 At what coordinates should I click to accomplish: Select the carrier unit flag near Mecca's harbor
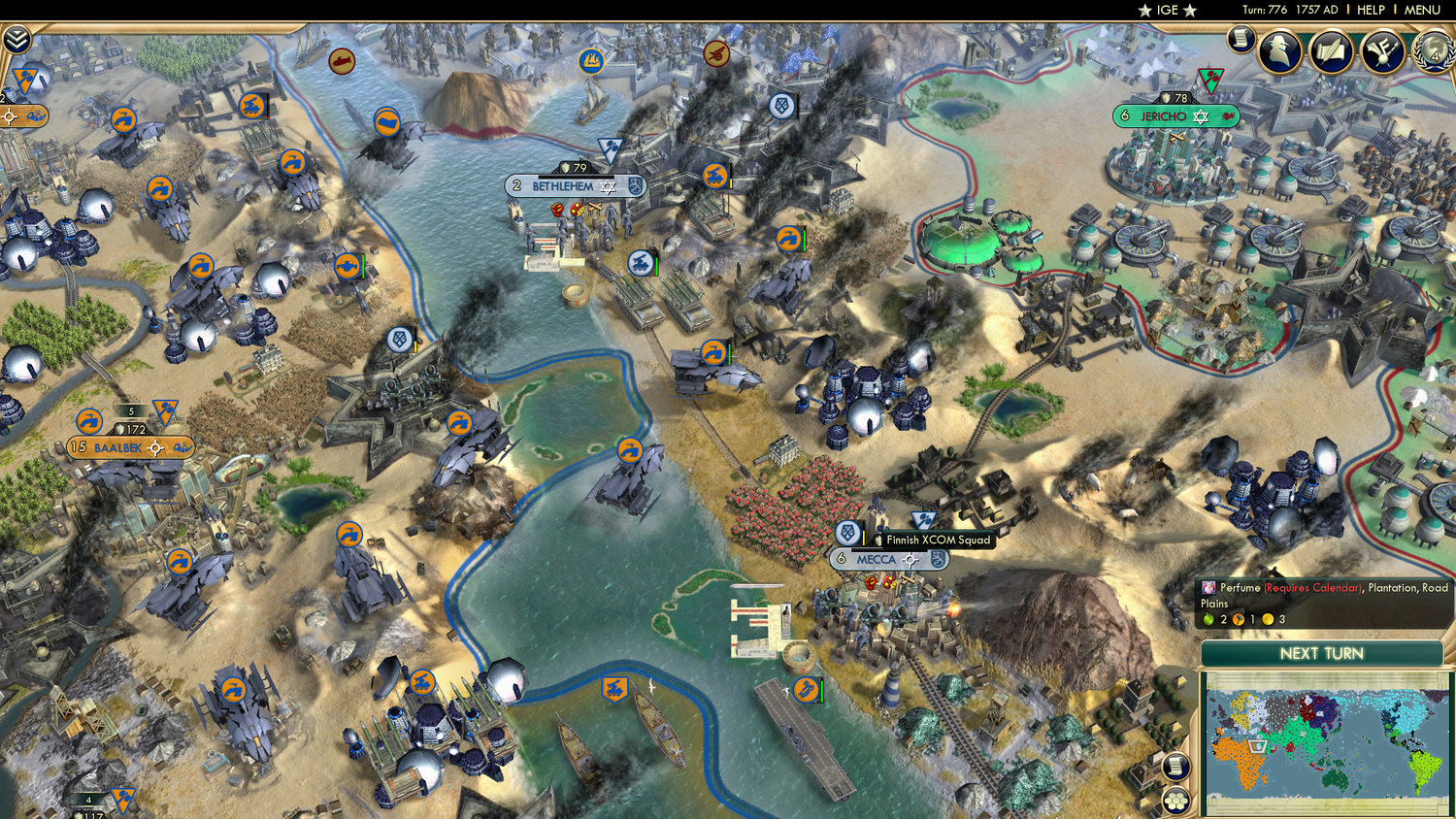807,690
